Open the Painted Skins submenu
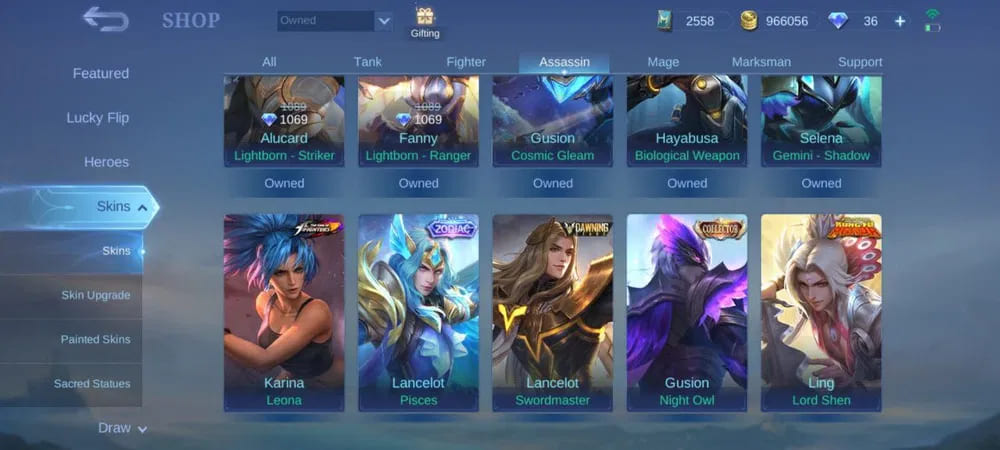Screen dimensions: 1000x450 (x=95, y=340)
